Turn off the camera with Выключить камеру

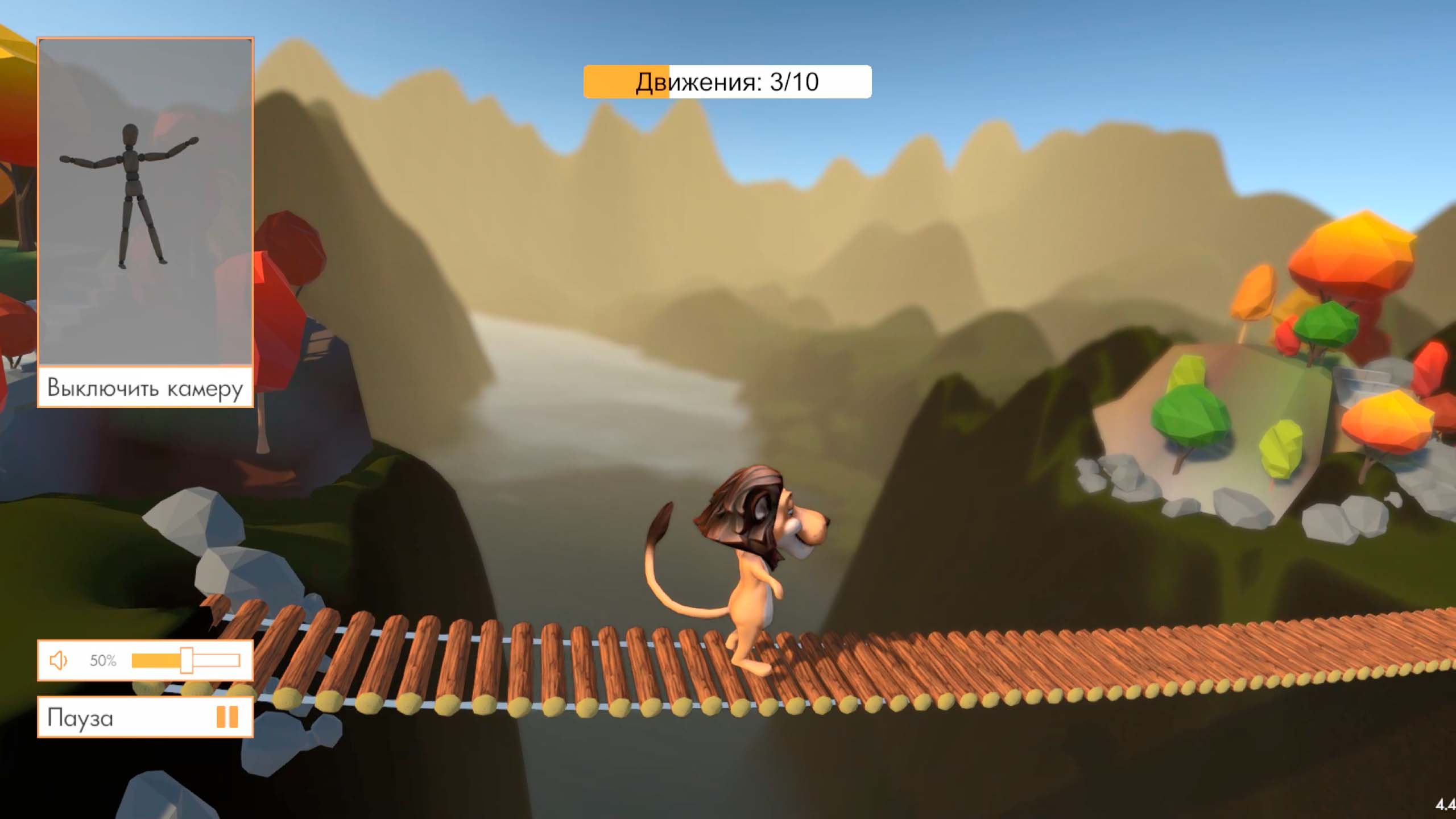coord(145,388)
